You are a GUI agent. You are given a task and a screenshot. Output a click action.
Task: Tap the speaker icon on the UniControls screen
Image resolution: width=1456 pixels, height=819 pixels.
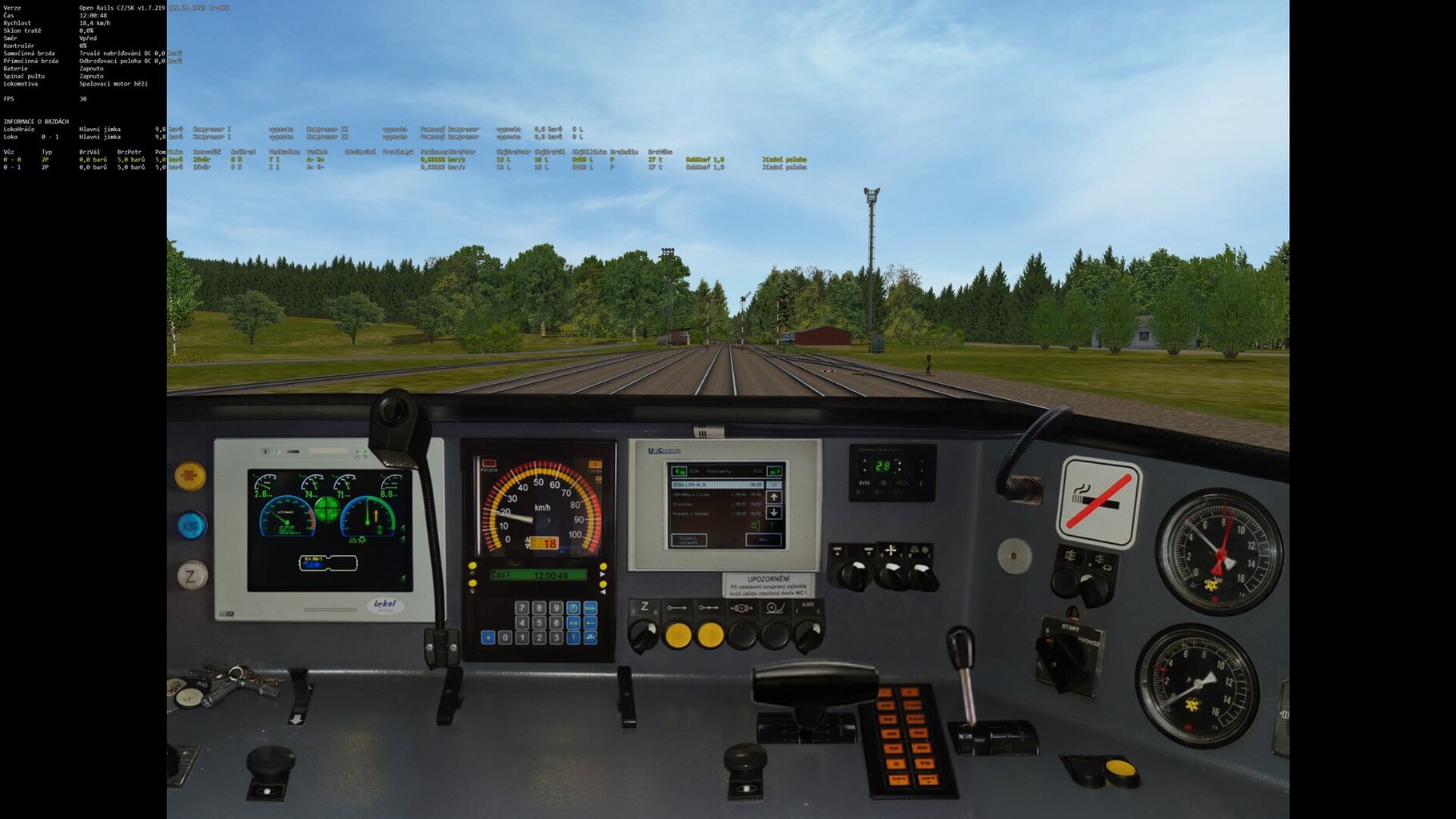pyautogui.click(x=756, y=525)
